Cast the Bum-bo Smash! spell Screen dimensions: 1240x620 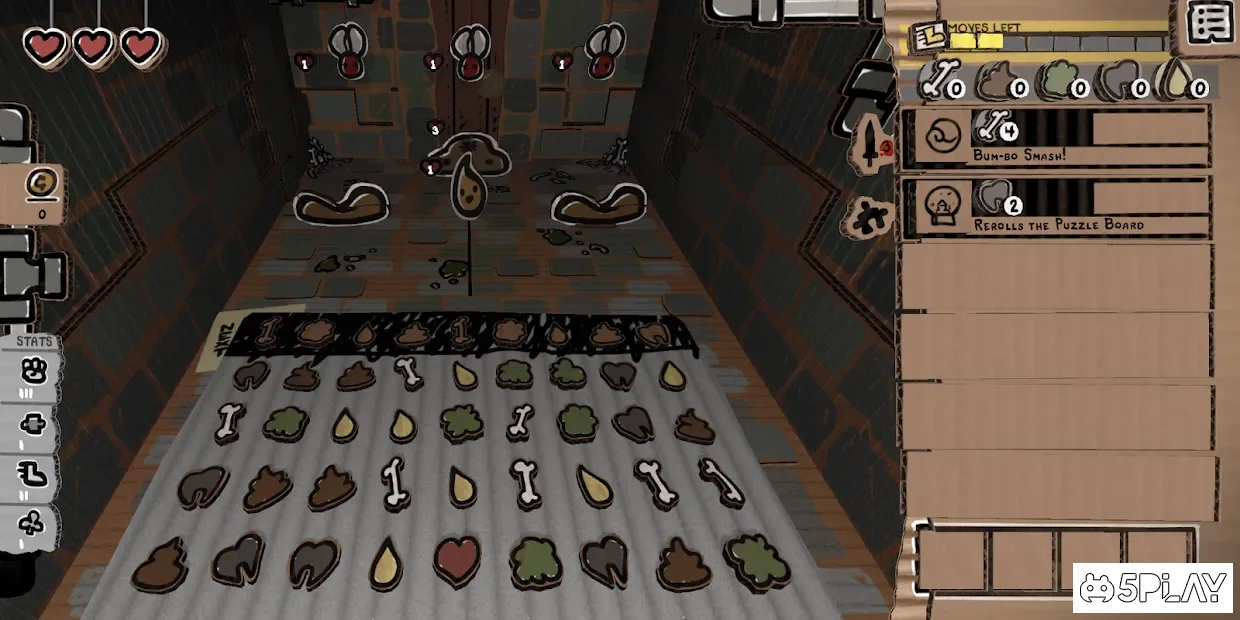point(1055,138)
